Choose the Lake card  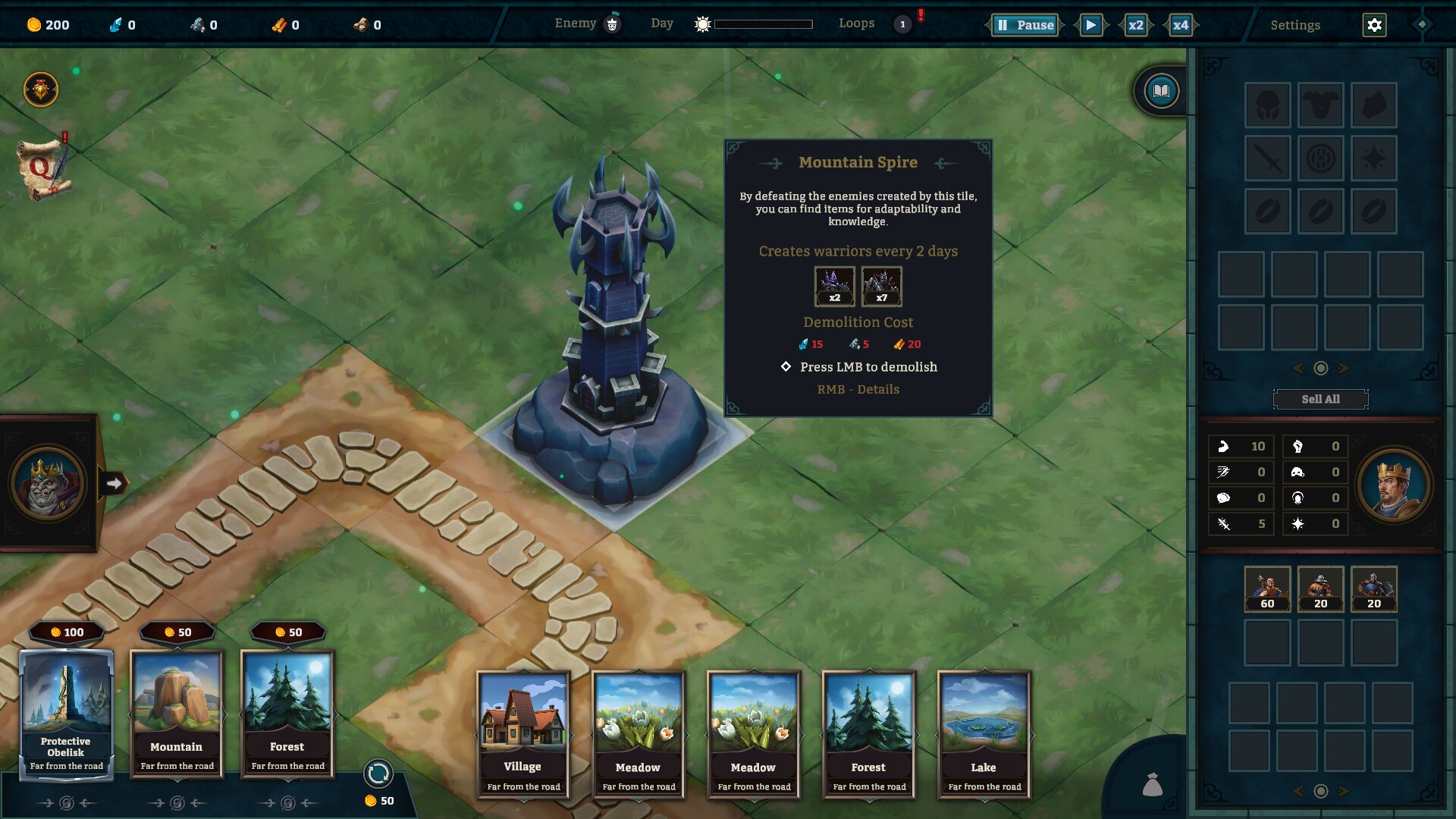point(984,733)
